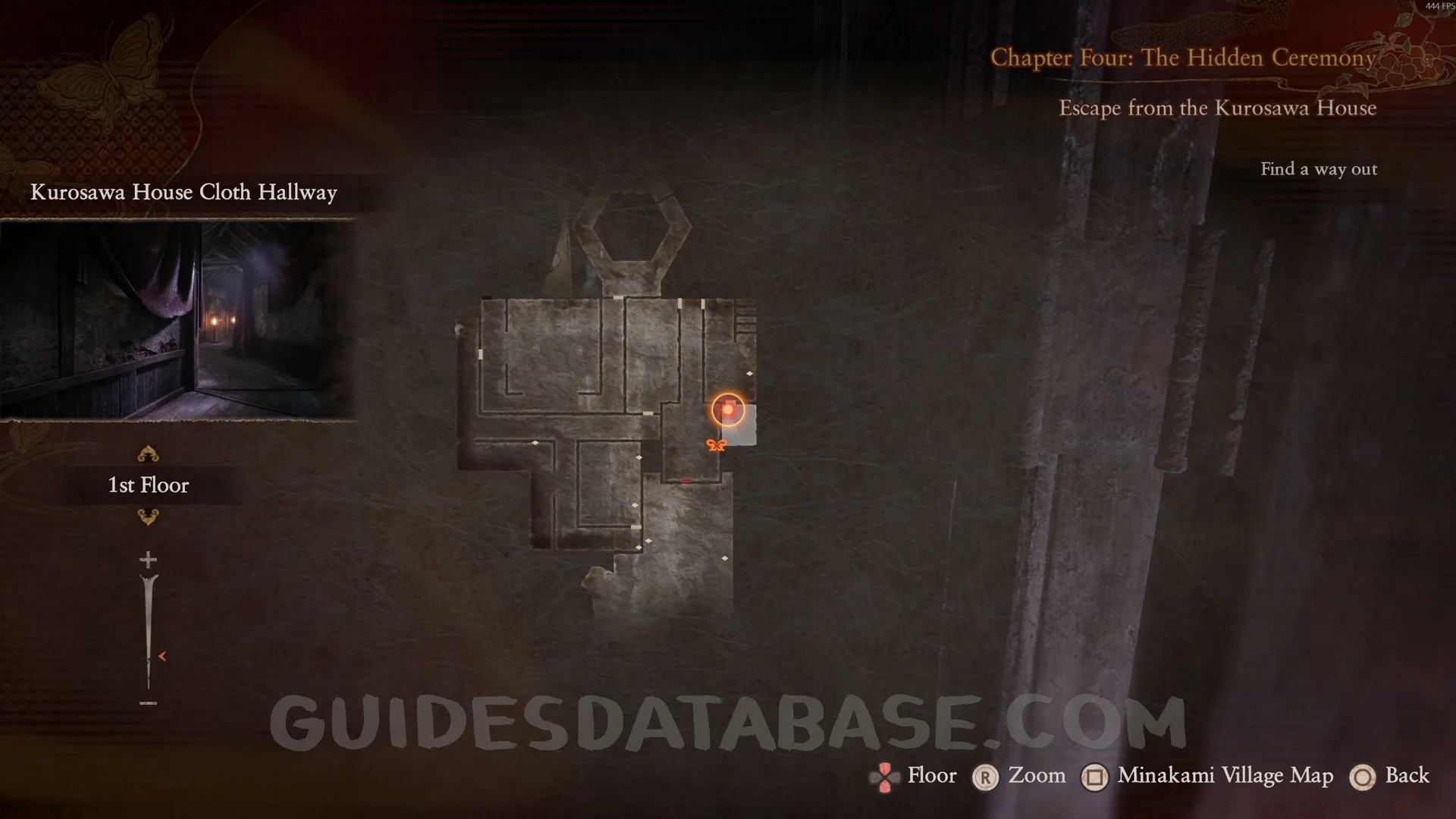This screenshot has width=1456, height=819.
Task: Click the zoom slider's orange arrow handle
Action: pyautogui.click(x=162, y=656)
